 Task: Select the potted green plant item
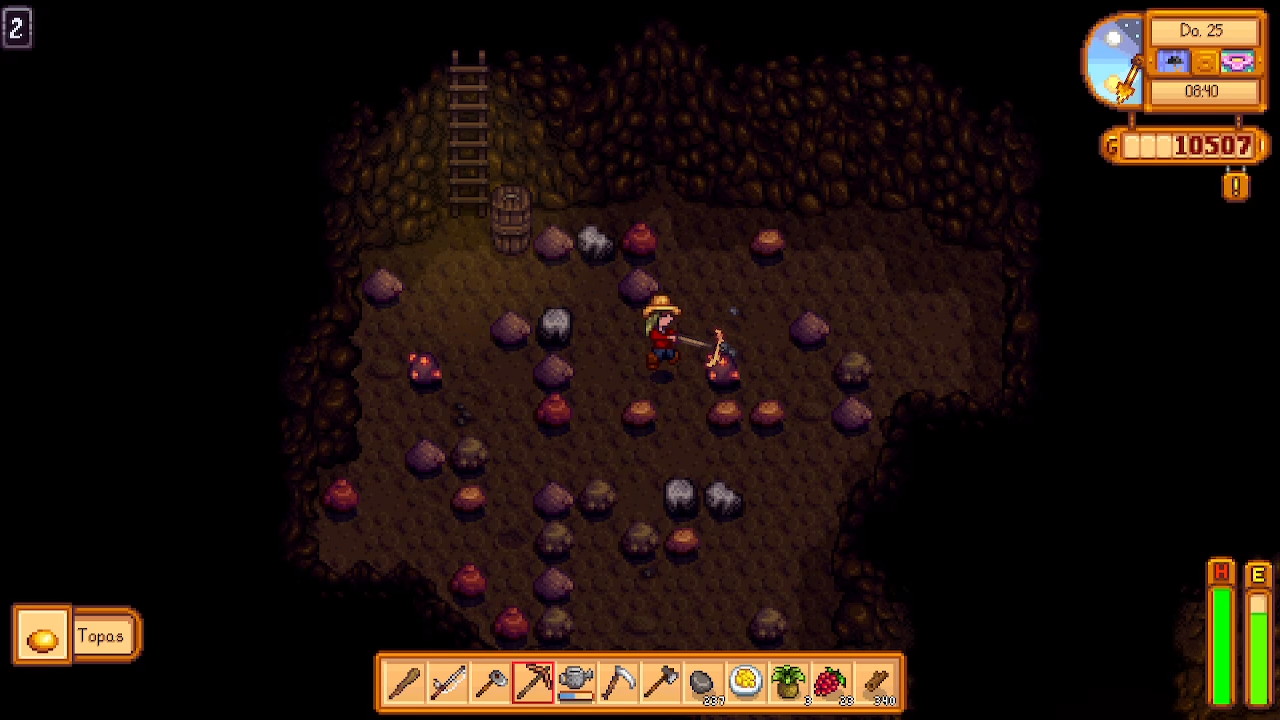pyautogui.click(x=789, y=683)
